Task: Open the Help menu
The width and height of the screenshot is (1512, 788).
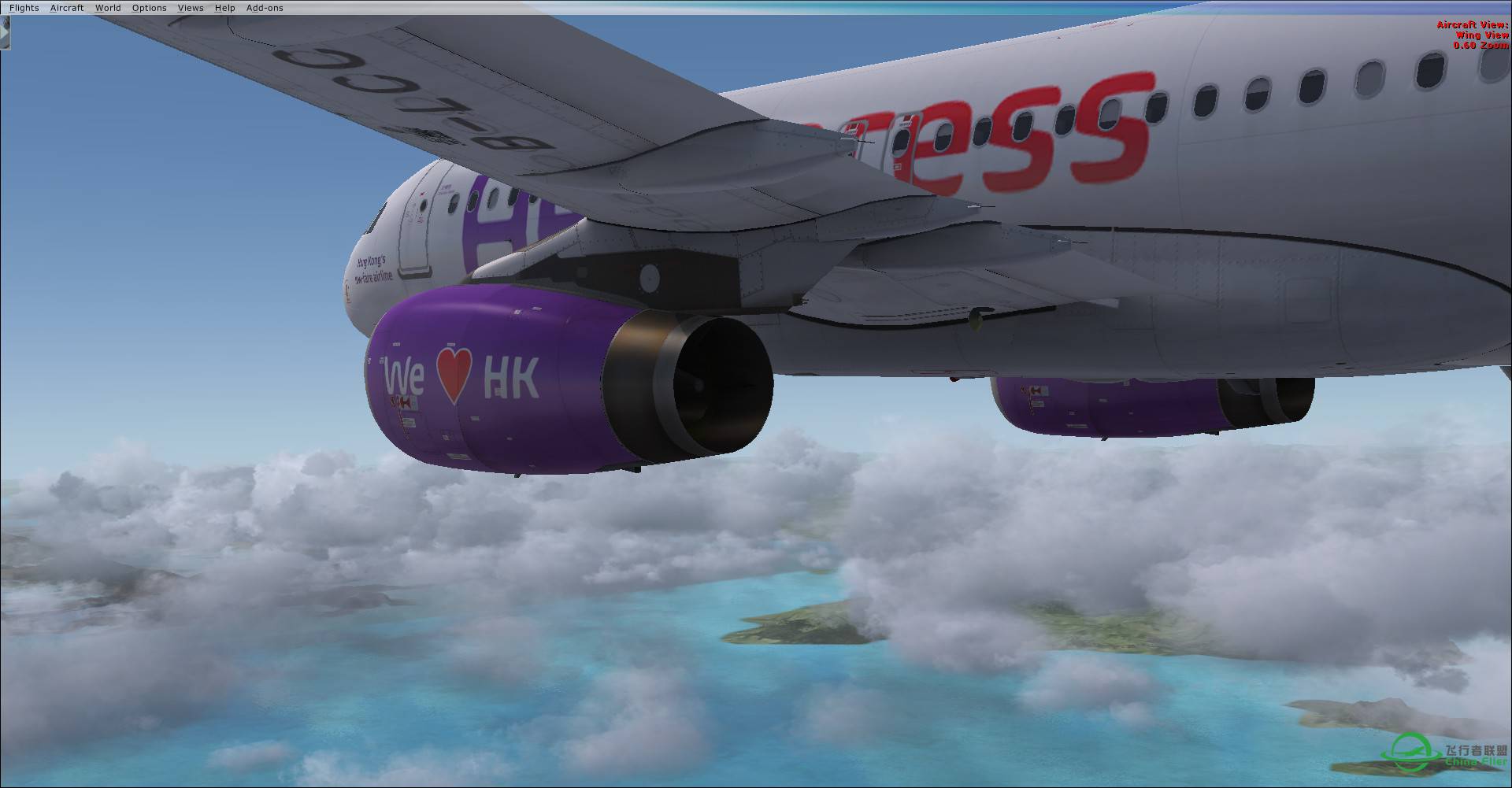Action: click(225, 7)
